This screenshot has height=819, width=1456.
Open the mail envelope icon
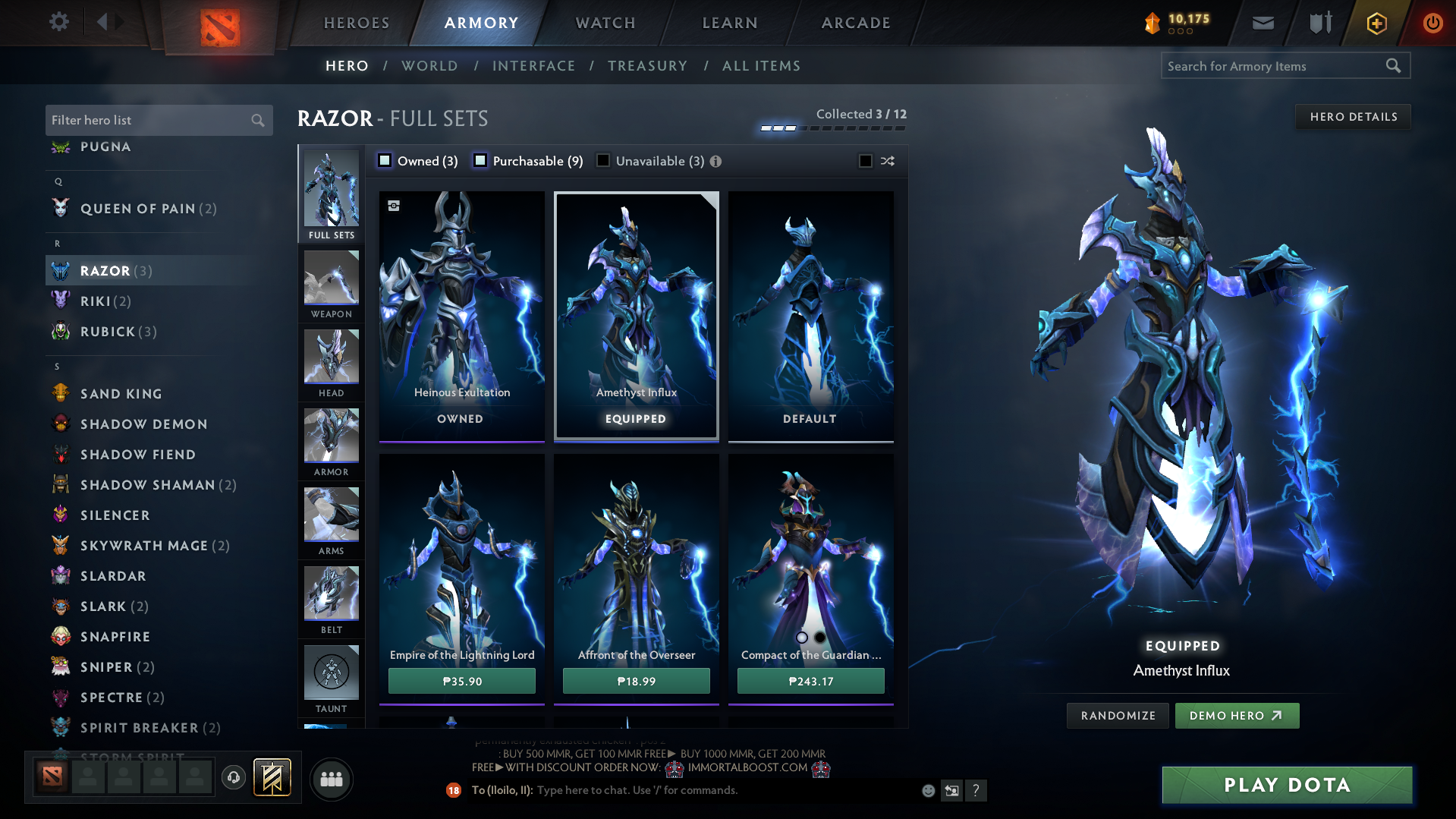1262,22
